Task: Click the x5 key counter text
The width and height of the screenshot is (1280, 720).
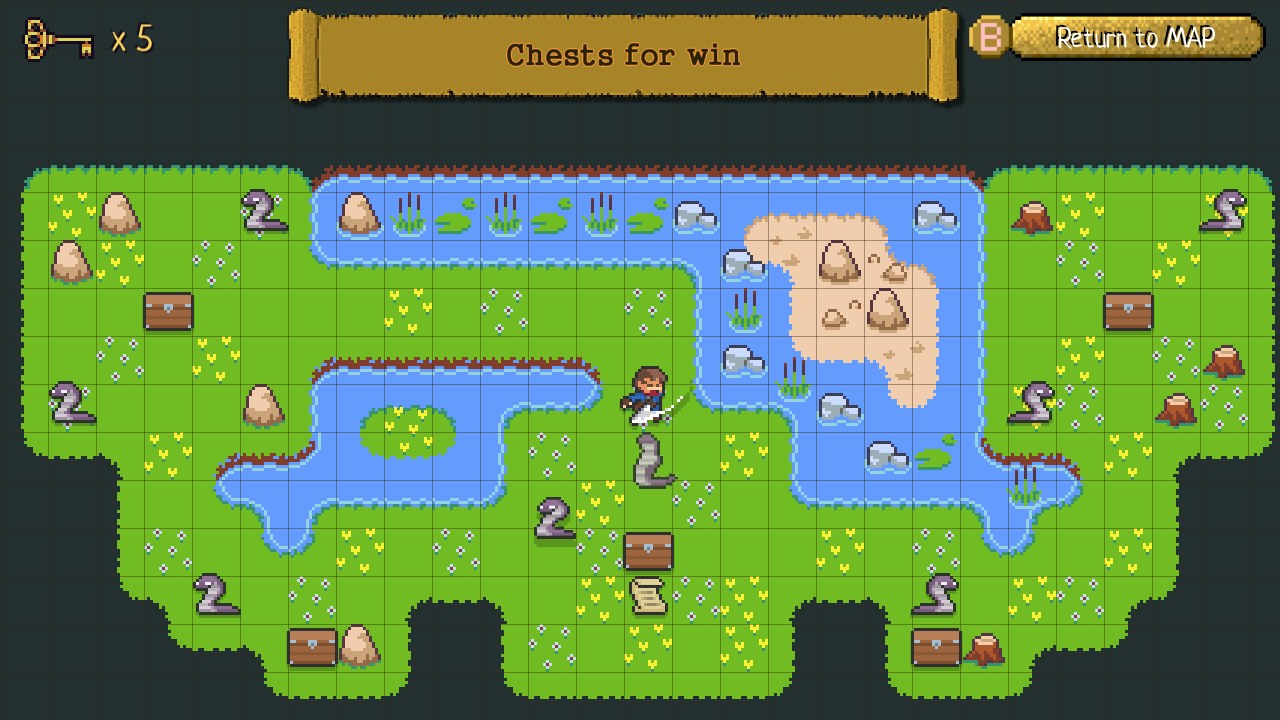Action: pos(131,40)
